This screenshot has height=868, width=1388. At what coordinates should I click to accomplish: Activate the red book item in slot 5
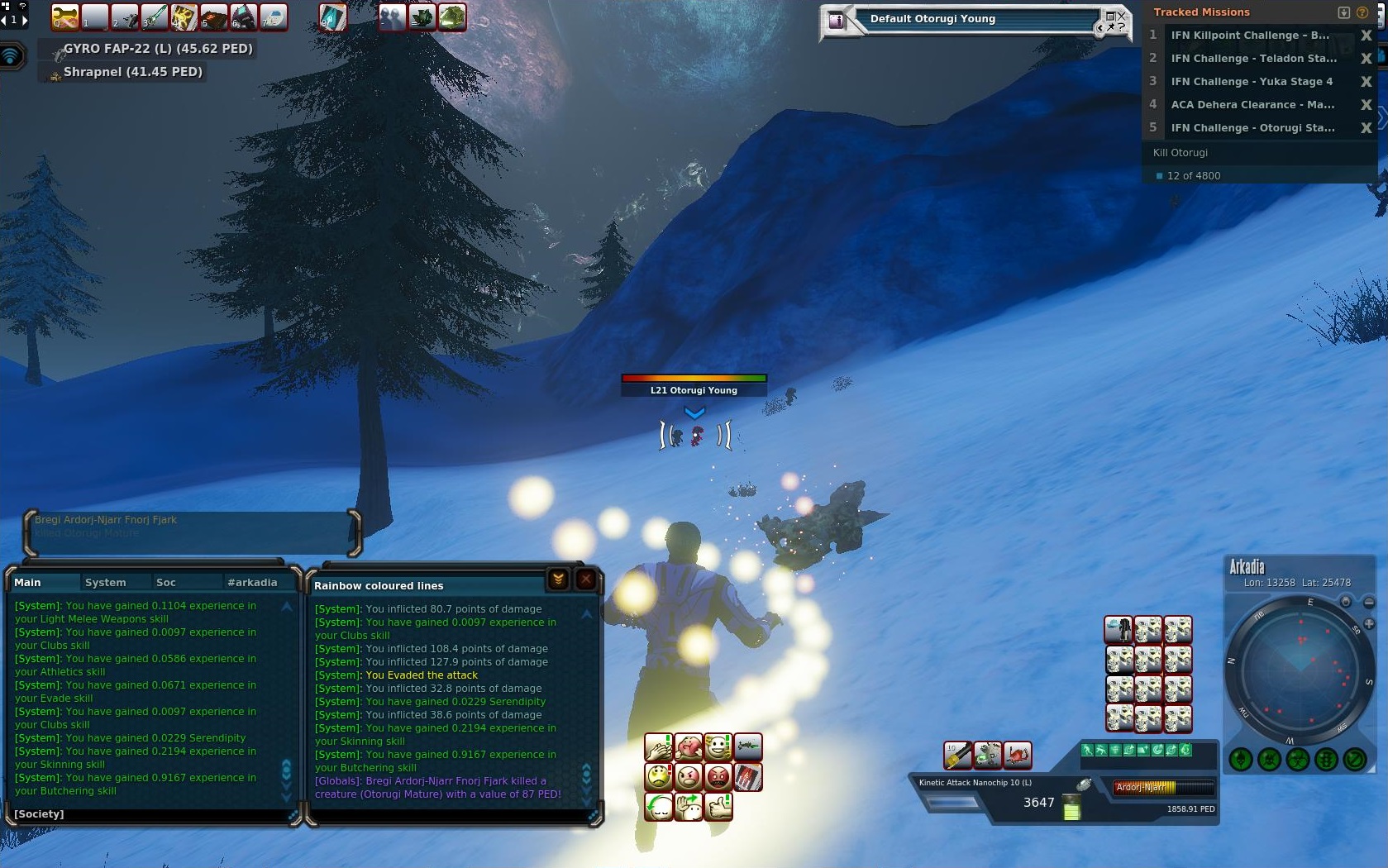213,17
